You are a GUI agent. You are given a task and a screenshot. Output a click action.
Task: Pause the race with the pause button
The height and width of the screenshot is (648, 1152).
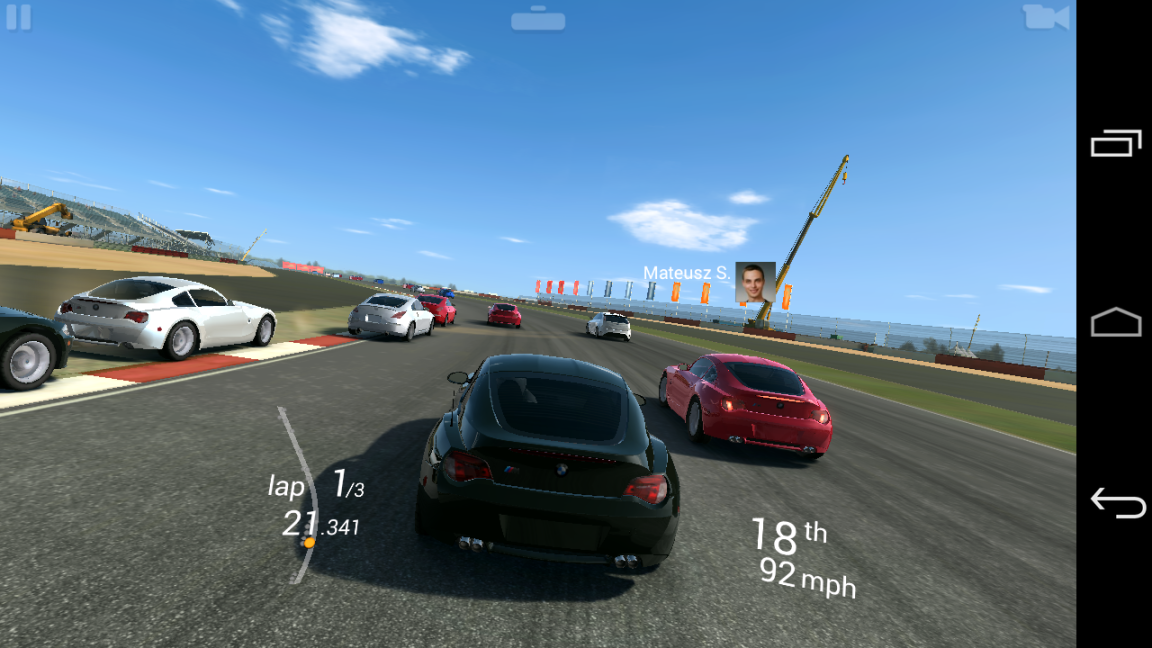coord(18,17)
